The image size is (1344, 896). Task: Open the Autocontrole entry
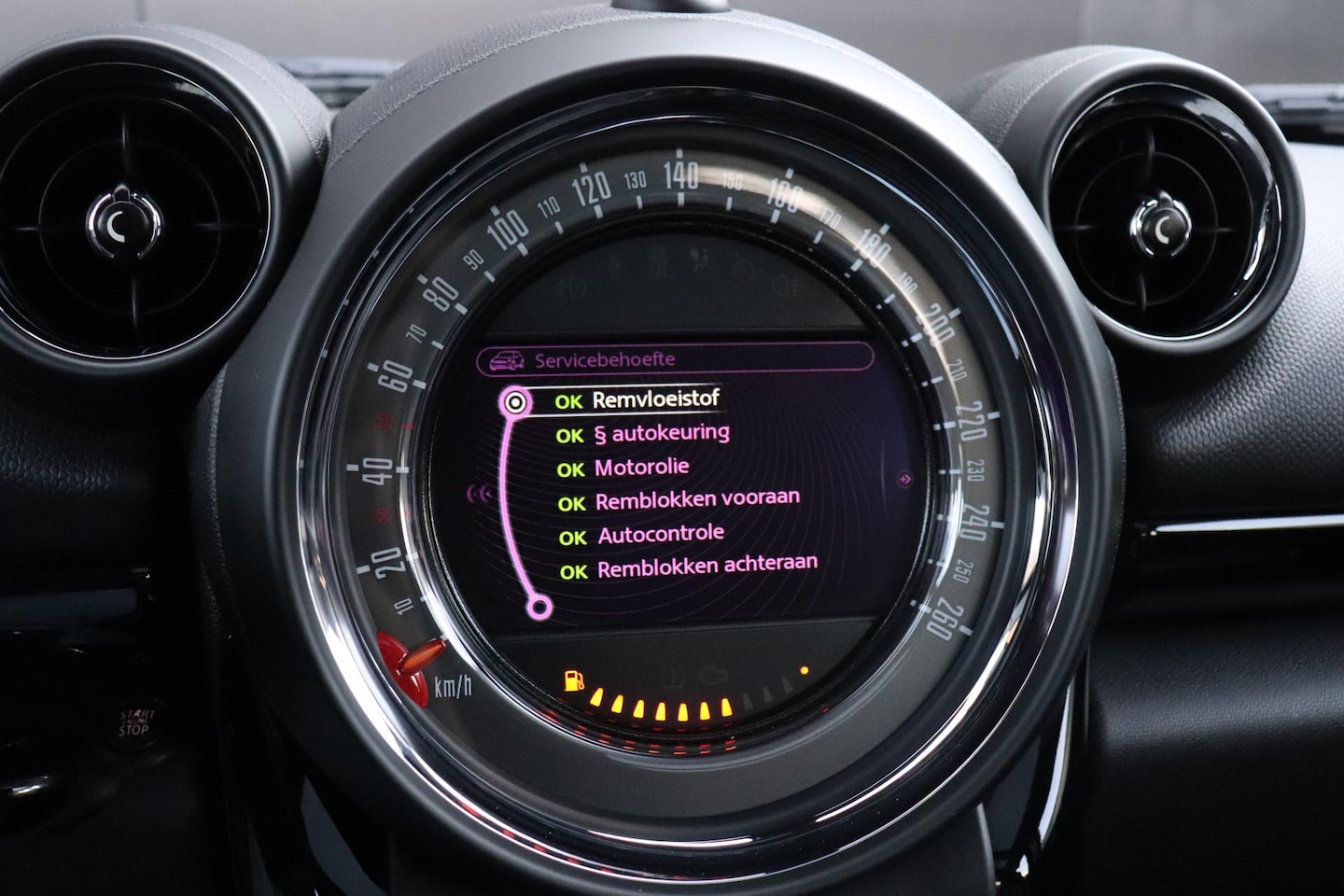point(660,535)
